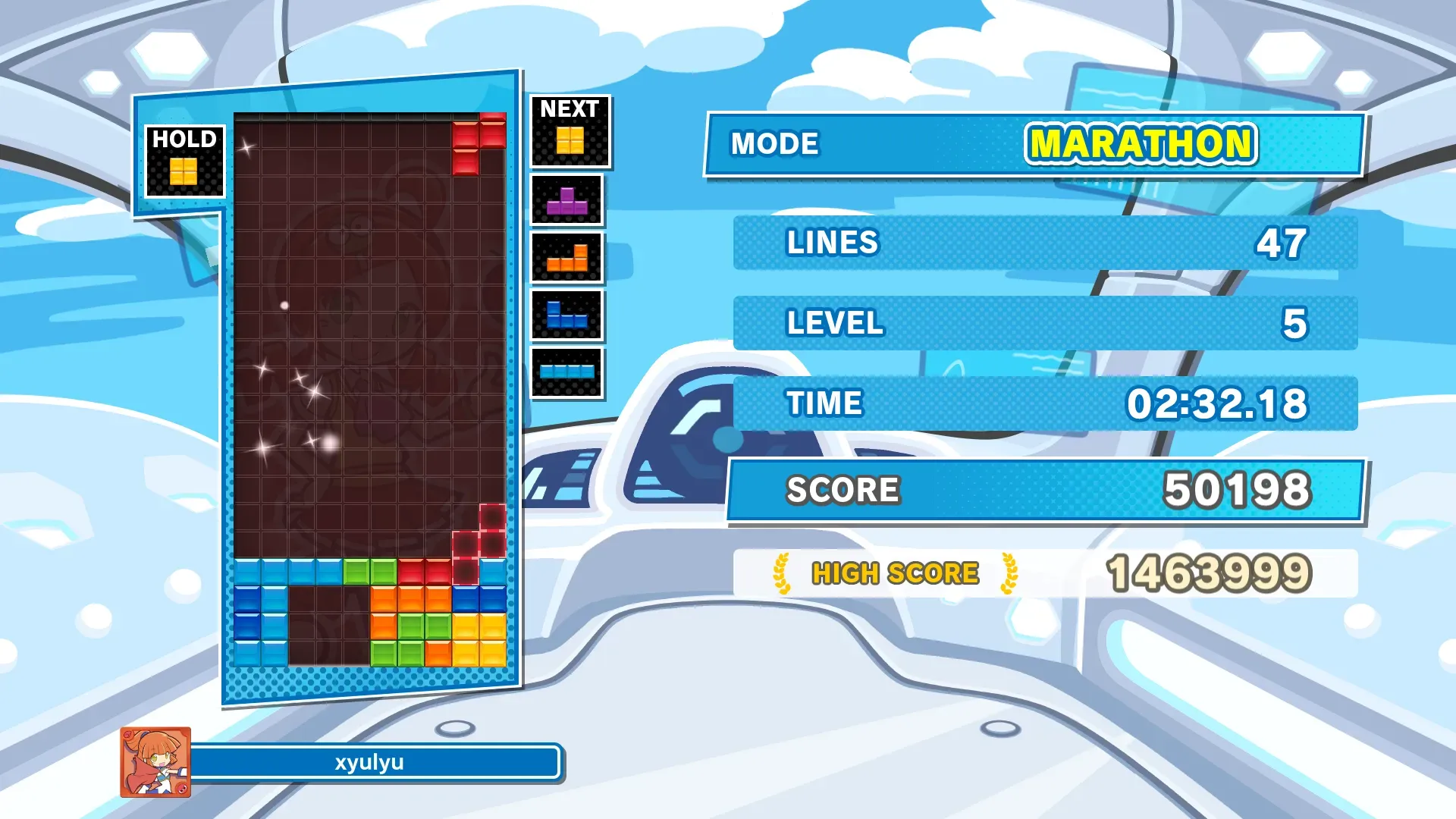Select the light blue I-piece in the queue

pos(566,372)
